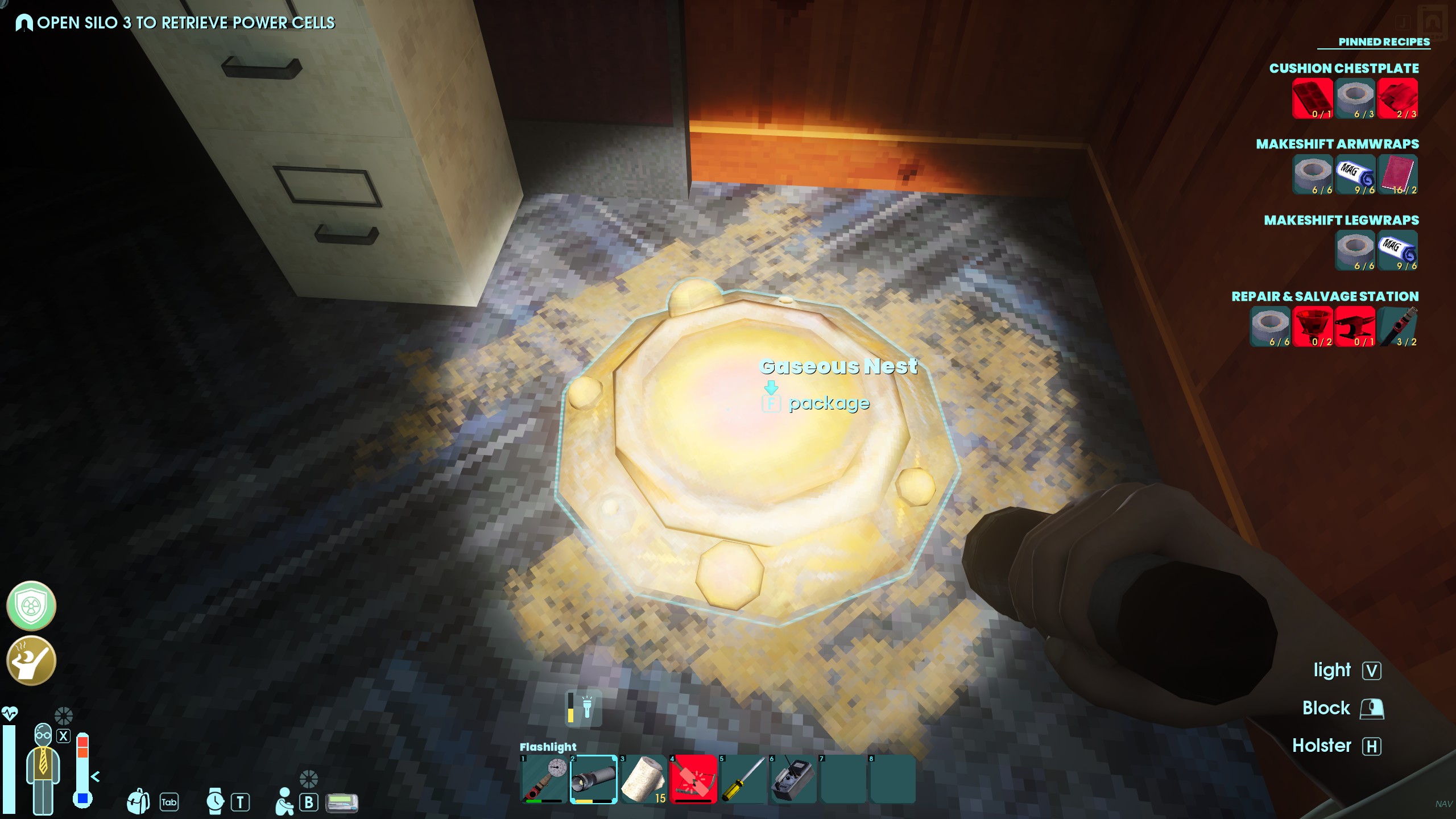The width and height of the screenshot is (1456, 819).
Task: Open the Repair & Salvage Station recipe
Action: [x=1325, y=296]
